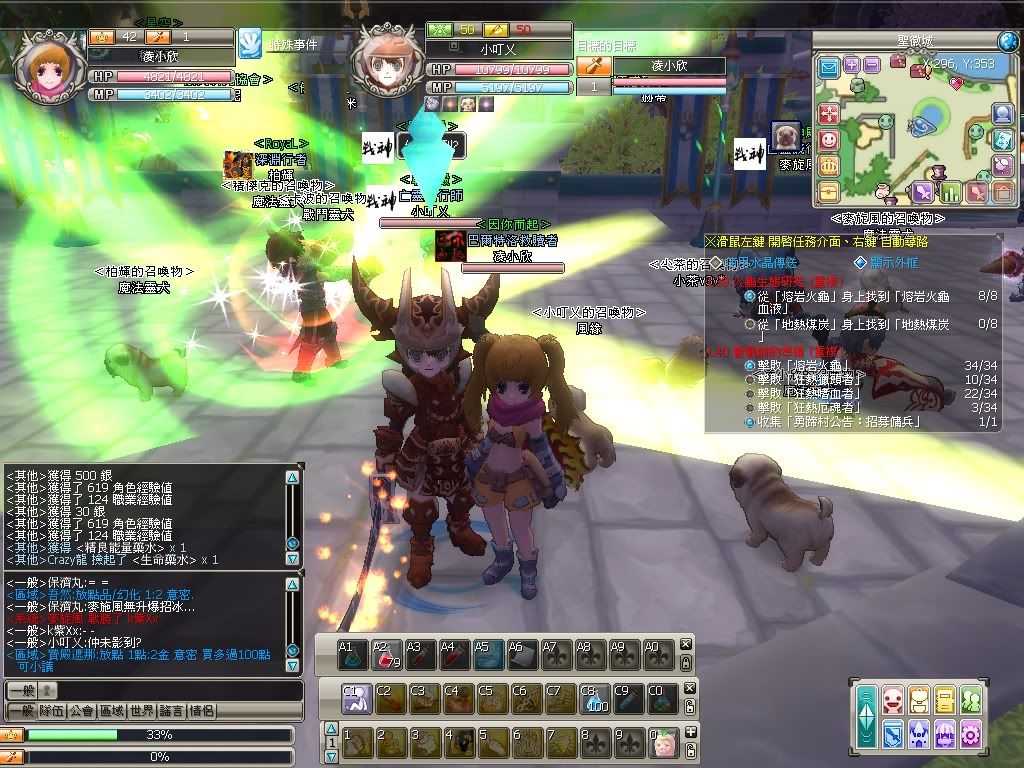Zoom in the minimap with plus button
This screenshot has width=1024, height=768.
click(x=851, y=65)
